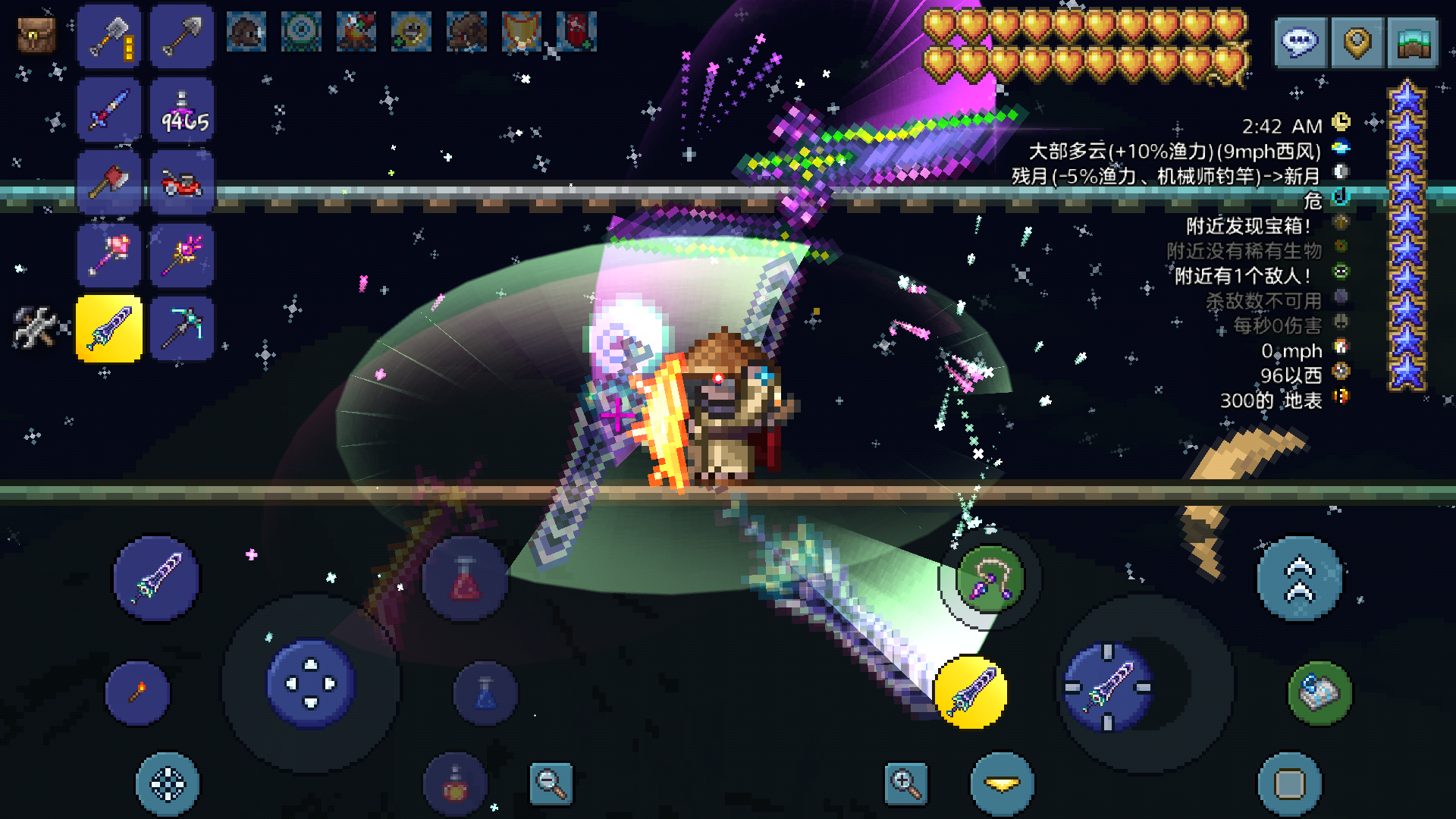1456x819 pixels.
Task: Zoom in with the plus magnifier
Action: click(x=905, y=783)
